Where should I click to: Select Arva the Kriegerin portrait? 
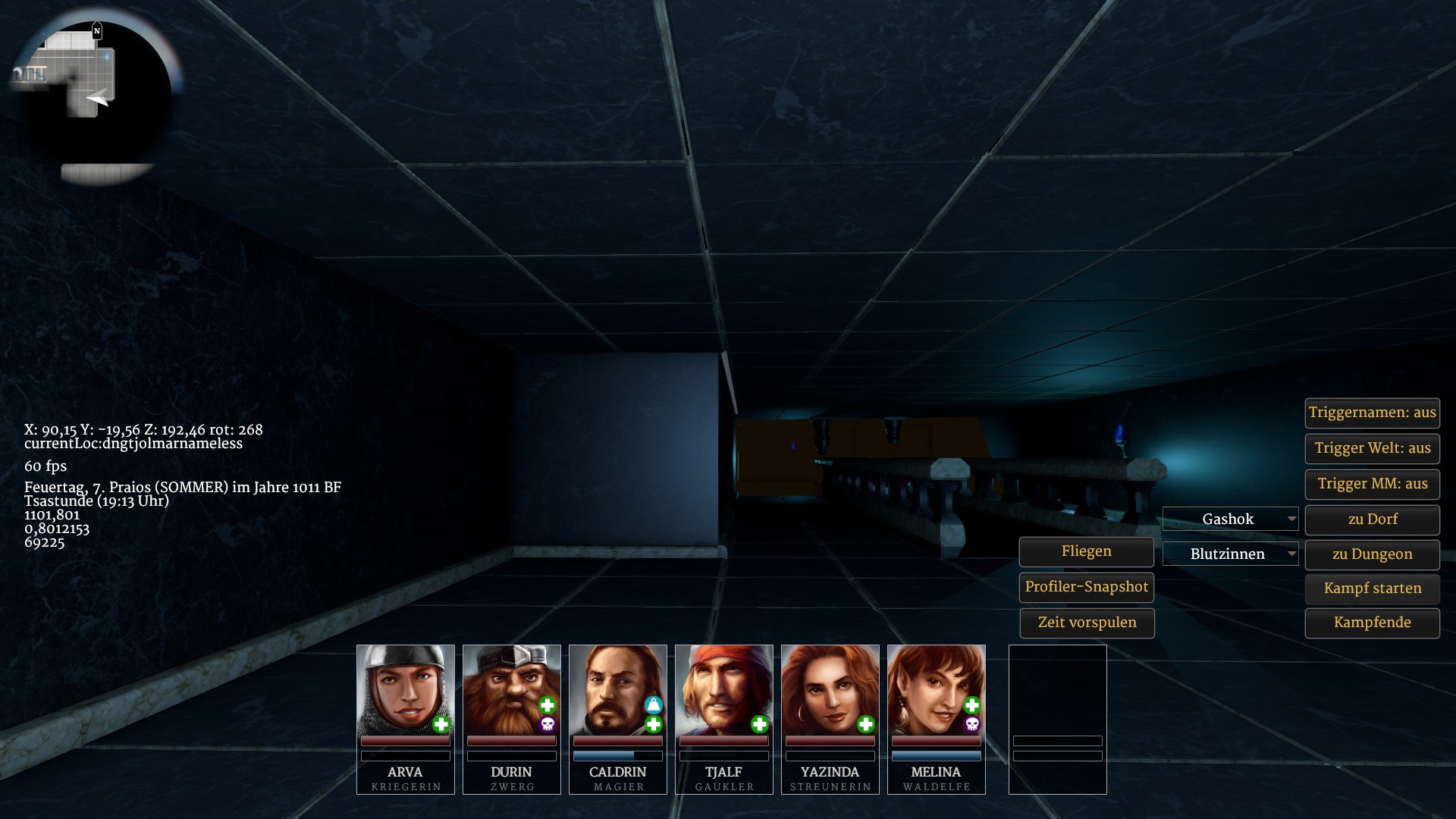coord(405,690)
